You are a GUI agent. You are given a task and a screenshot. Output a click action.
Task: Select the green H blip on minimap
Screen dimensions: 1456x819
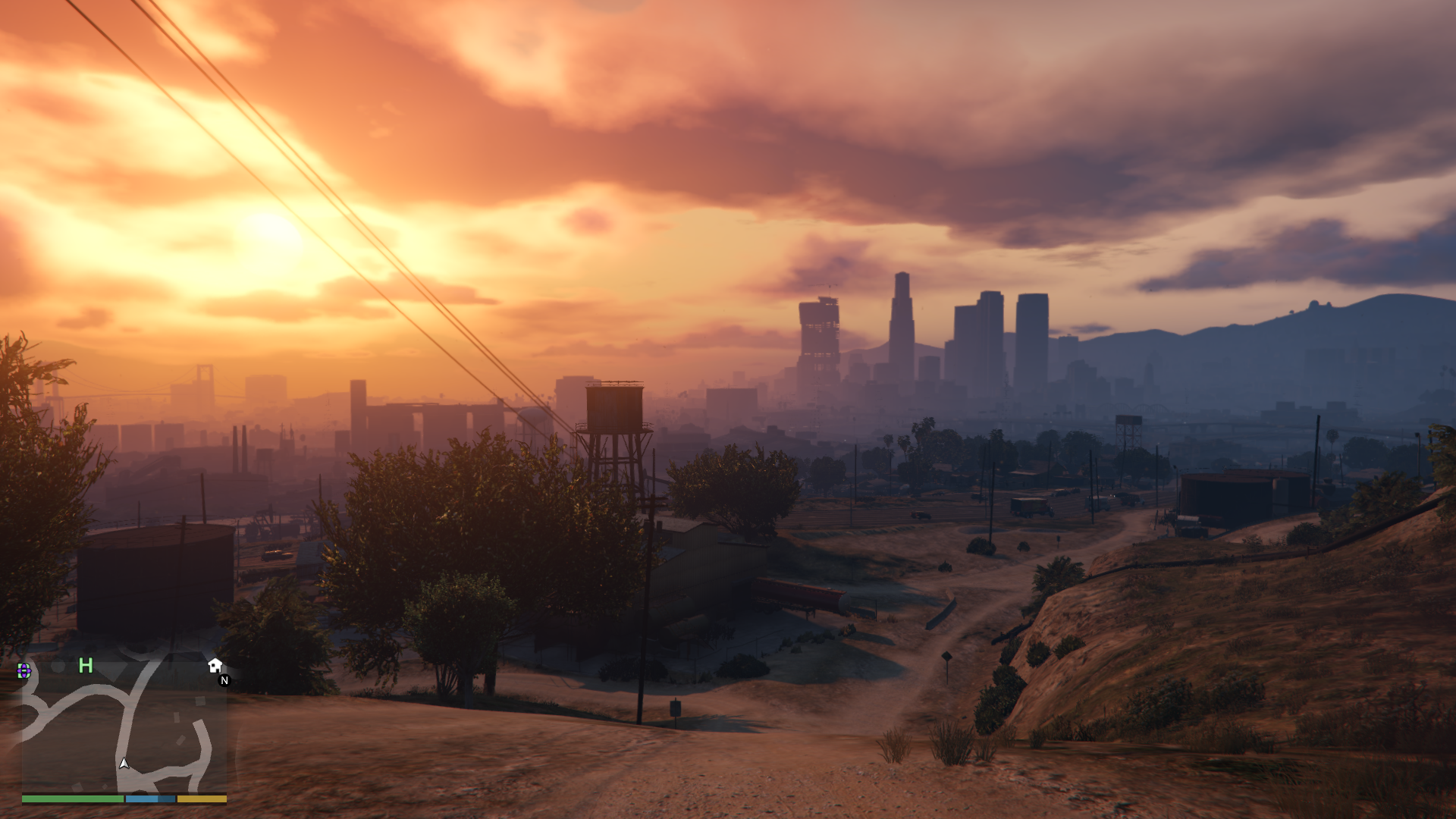(86, 666)
